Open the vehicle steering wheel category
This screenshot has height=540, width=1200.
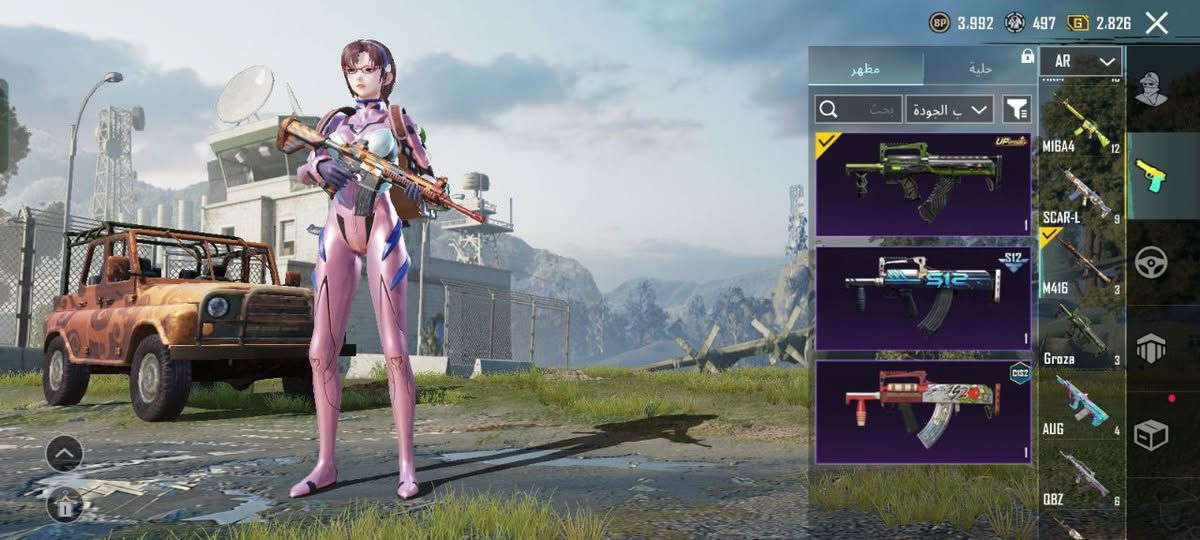coord(1151,261)
